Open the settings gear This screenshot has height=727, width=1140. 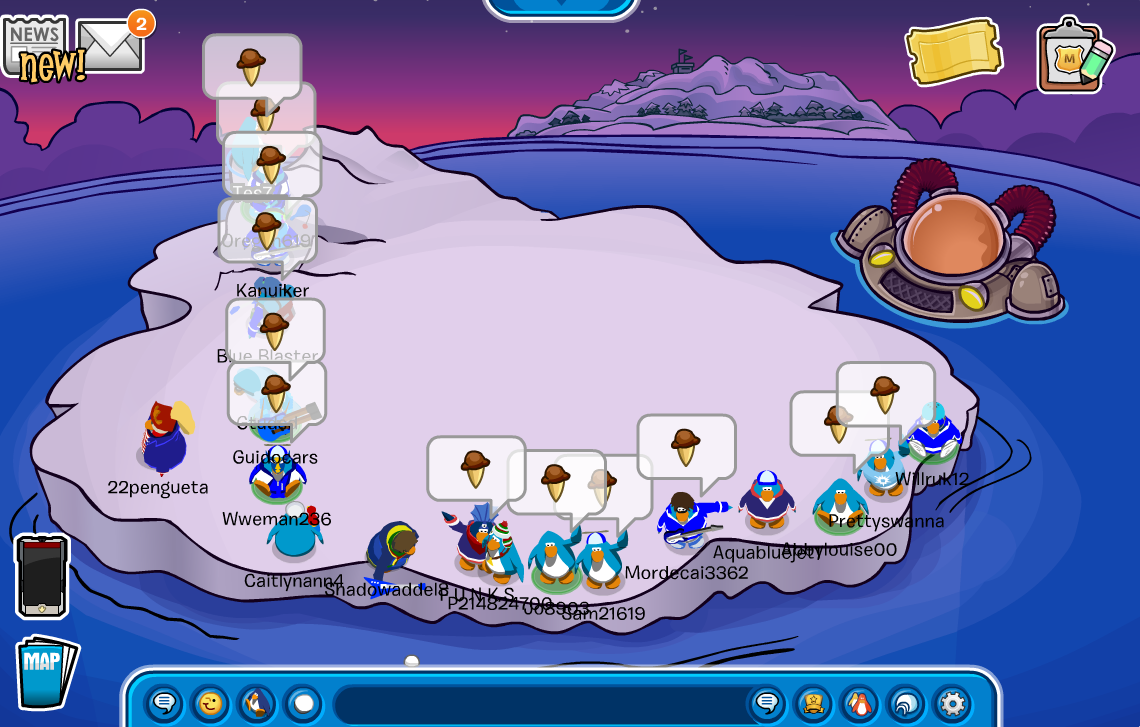tap(952, 704)
